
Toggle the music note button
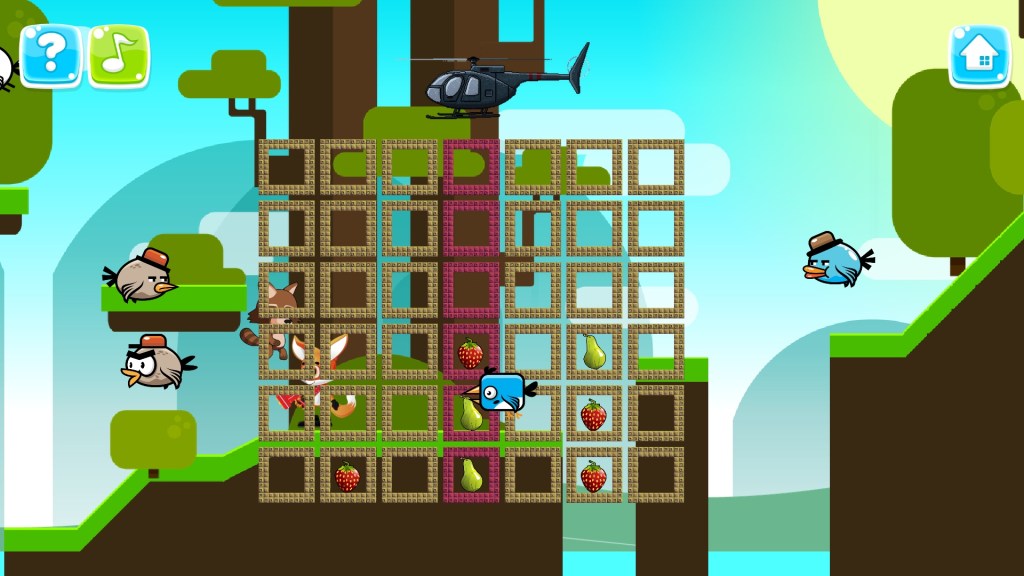click(119, 56)
